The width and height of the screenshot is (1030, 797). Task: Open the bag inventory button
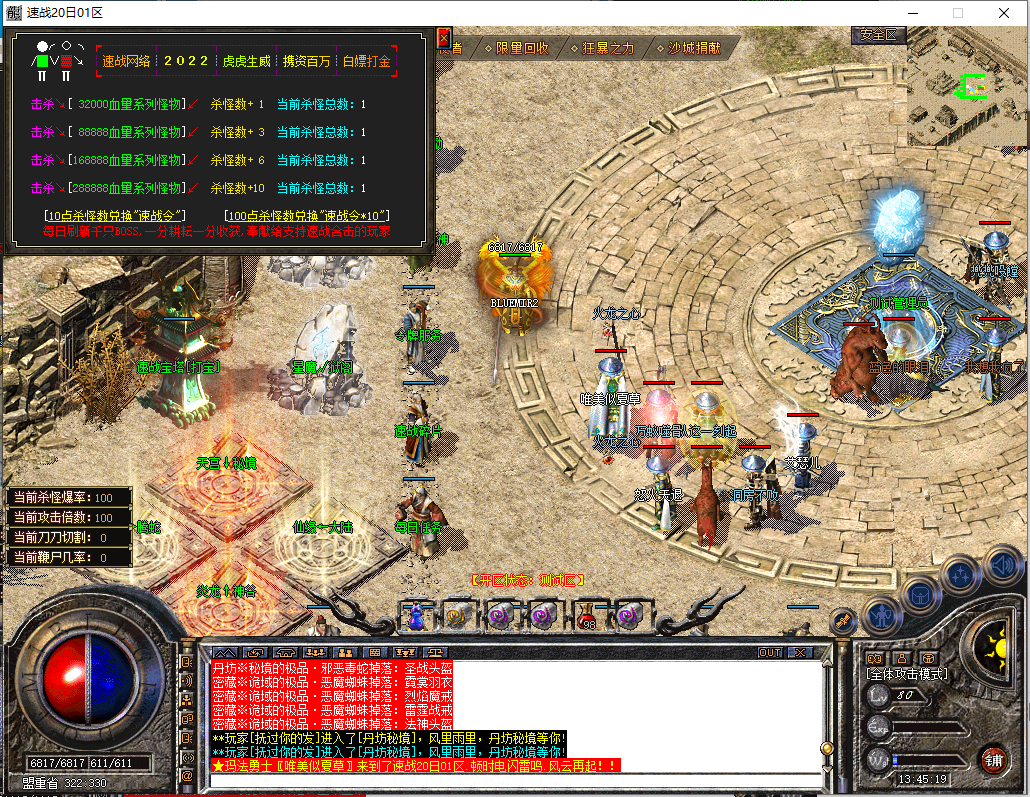click(x=920, y=594)
